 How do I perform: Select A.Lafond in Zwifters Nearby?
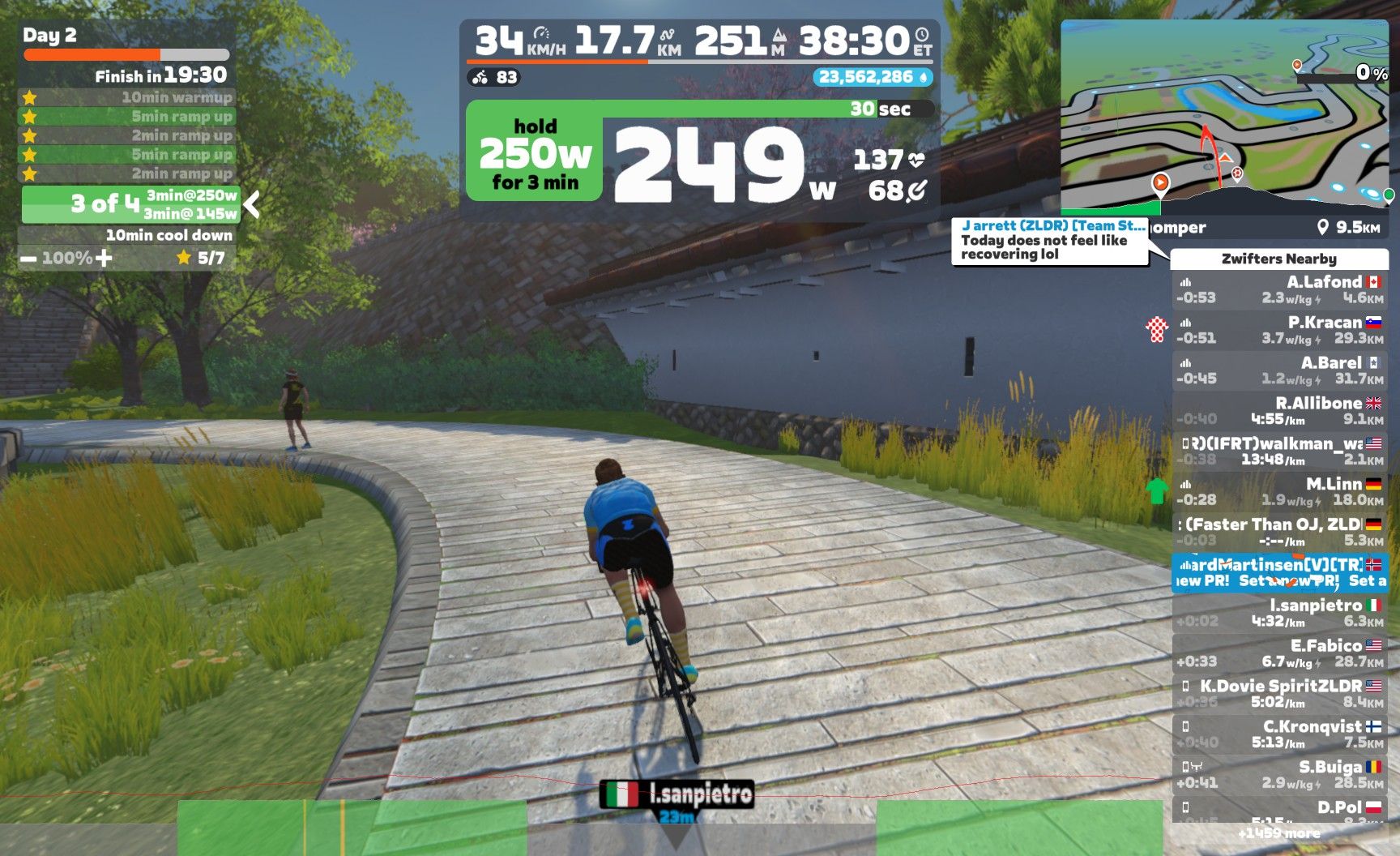1279,290
